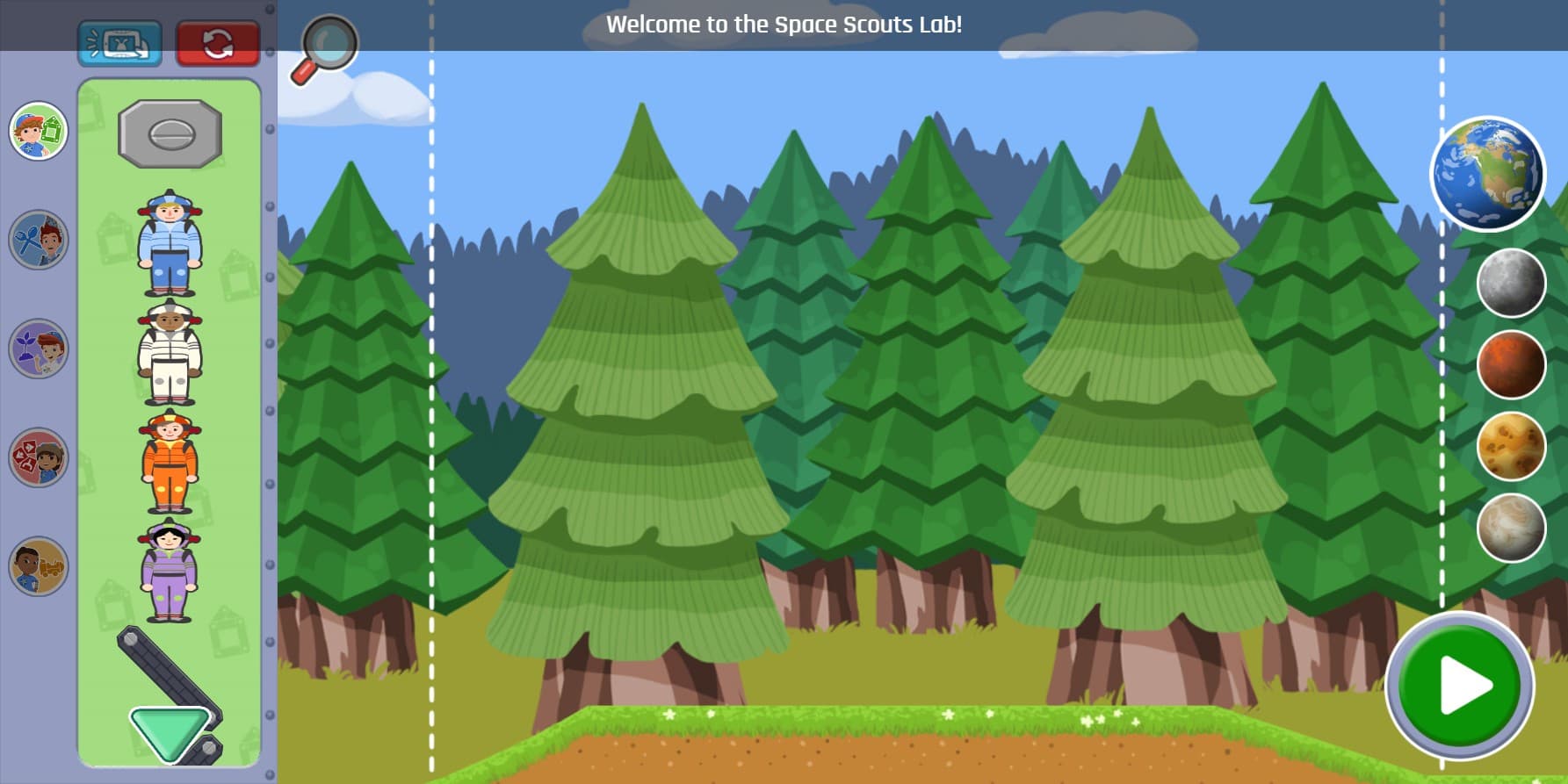Open the utensils character category
Screen dimensions: 1568x784
(x=38, y=240)
